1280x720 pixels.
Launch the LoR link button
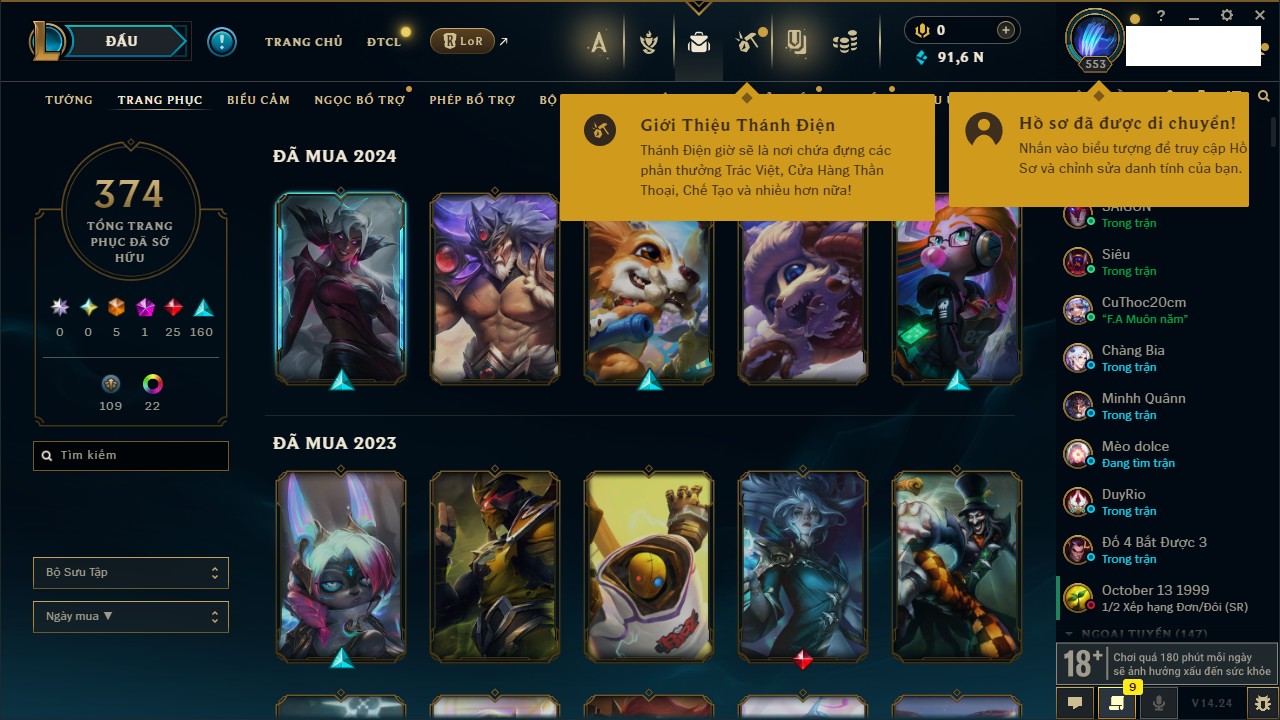(x=462, y=41)
